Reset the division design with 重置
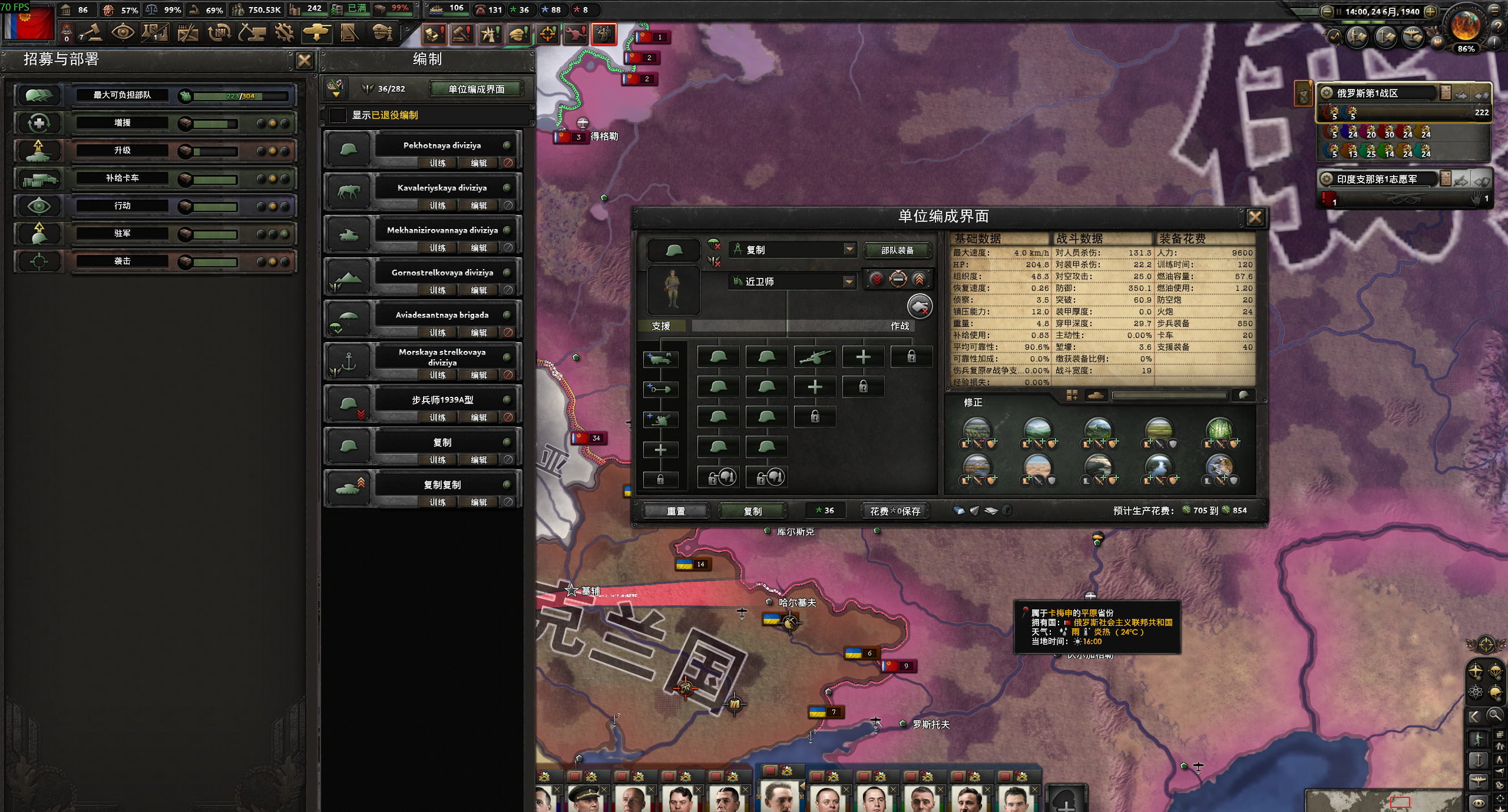Screen dimensions: 1508x812 (676, 511)
